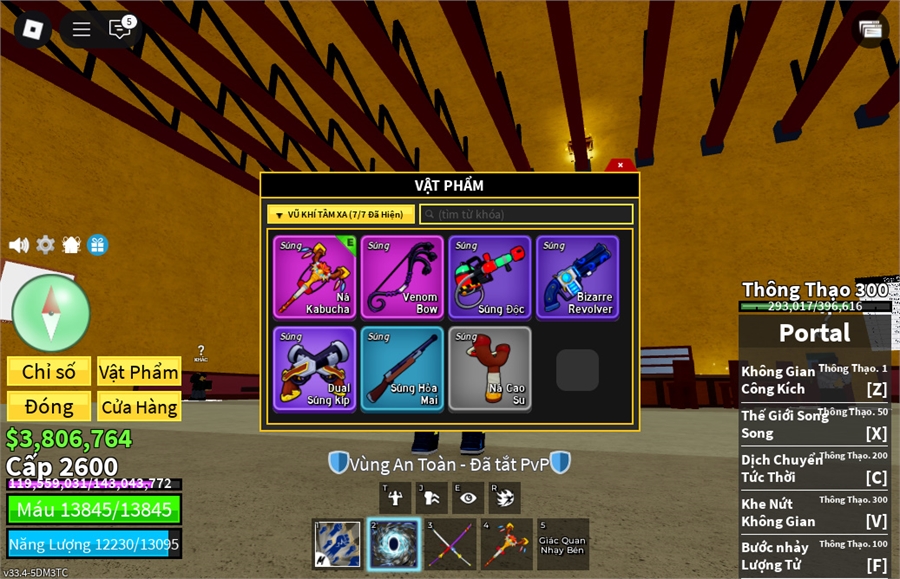Close the Vật Phẩm inventory window
The width and height of the screenshot is (900, 579).
coord(620,165)
